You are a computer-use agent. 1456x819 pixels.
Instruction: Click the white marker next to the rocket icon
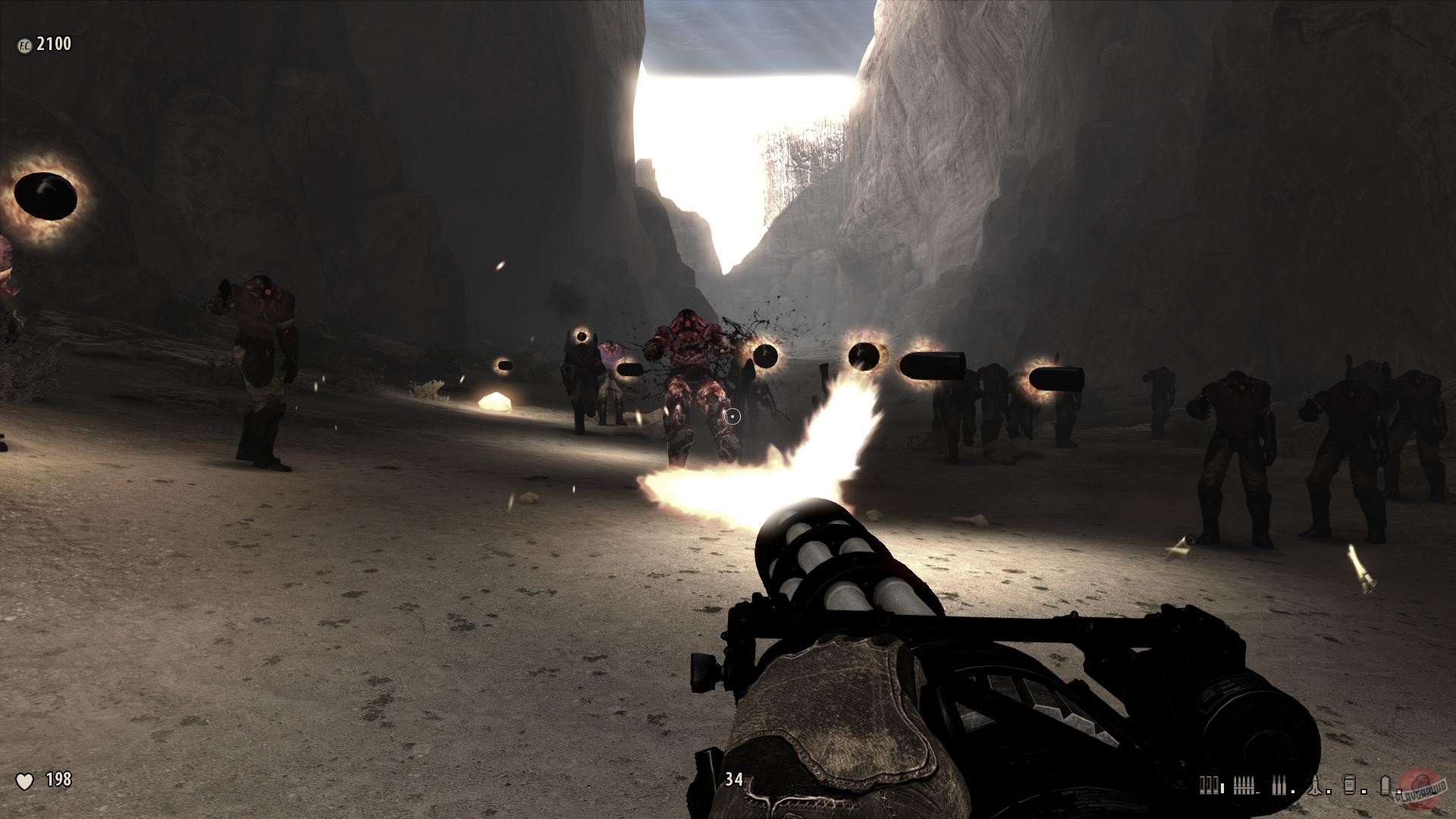pos(1329,791)
